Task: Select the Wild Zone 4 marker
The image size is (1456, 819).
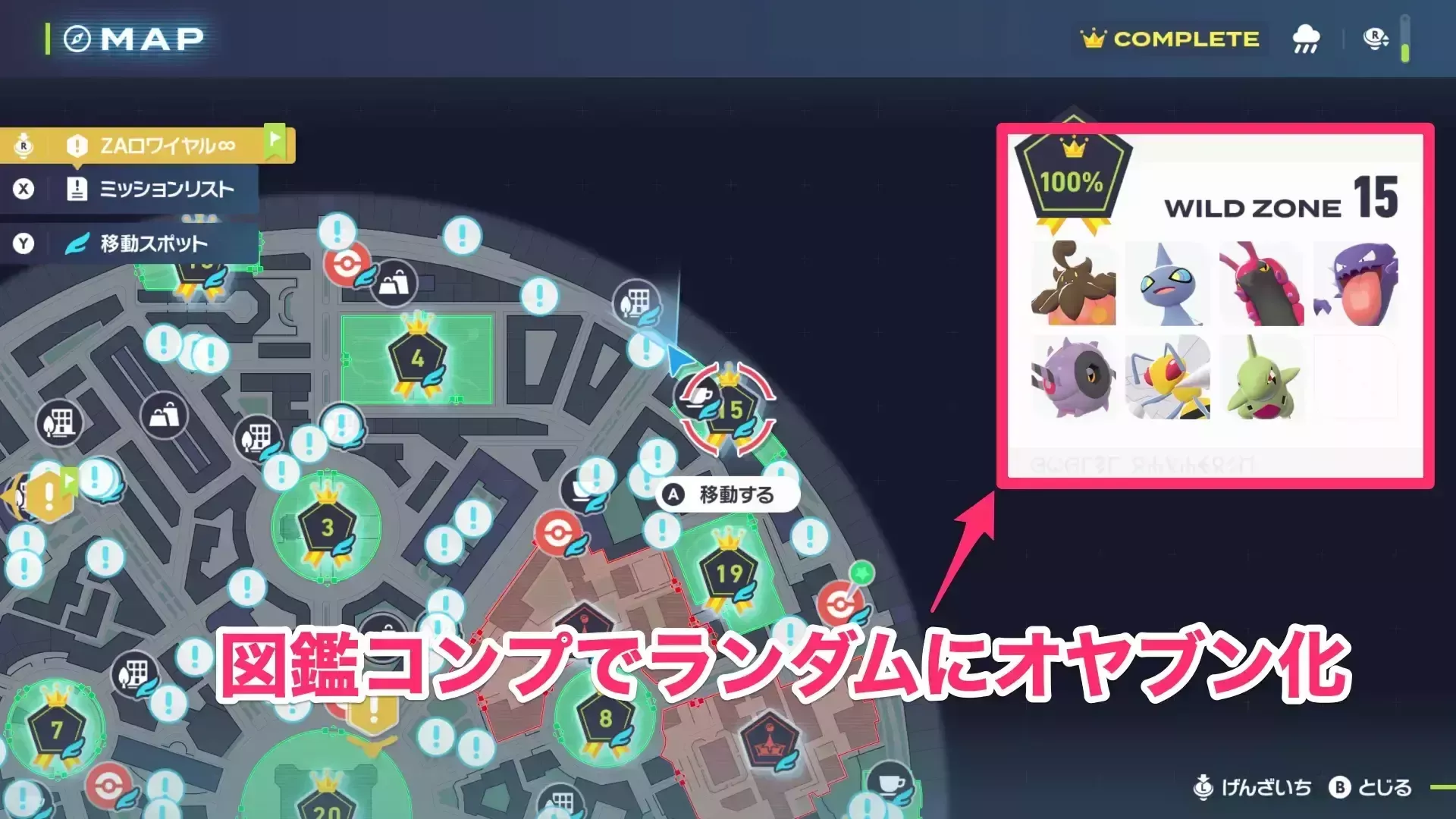Action: pos(418,356)
